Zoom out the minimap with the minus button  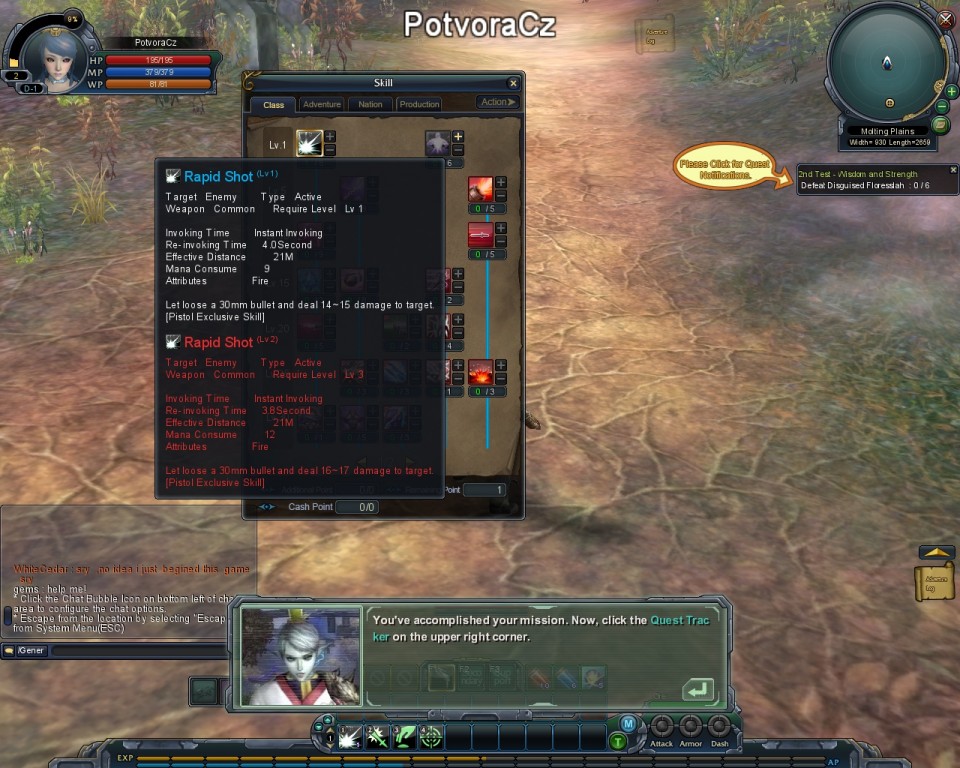(x=941, y=107)
